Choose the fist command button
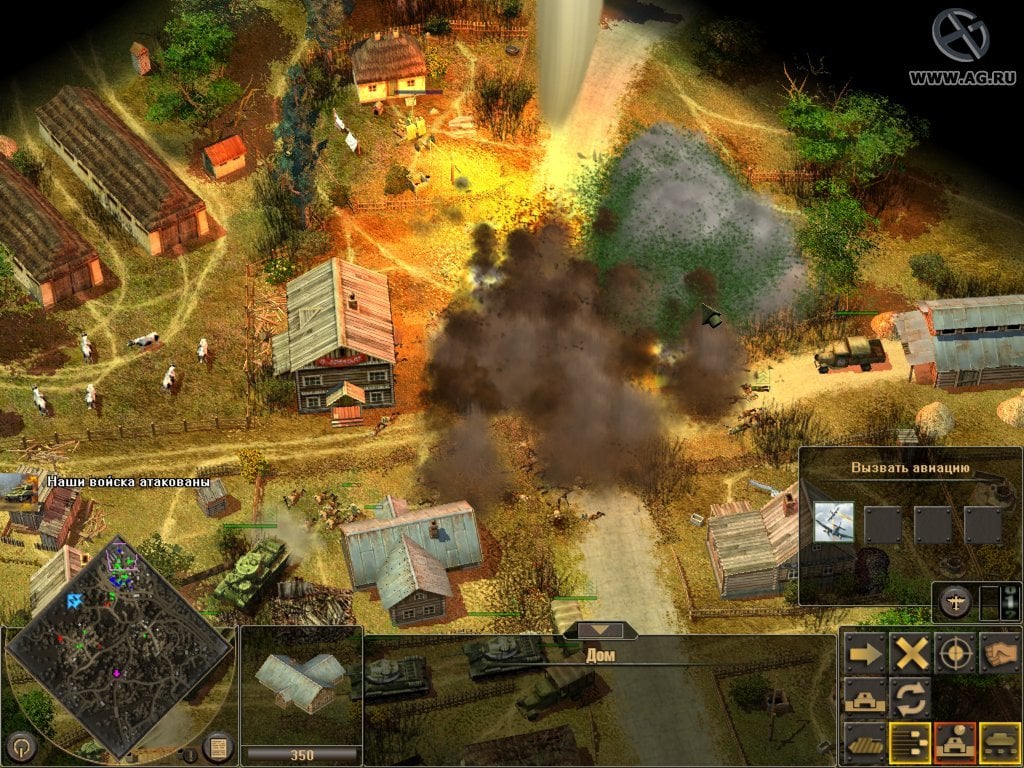Viewport: 1024px width, 768px height. [x=999, y=653]
